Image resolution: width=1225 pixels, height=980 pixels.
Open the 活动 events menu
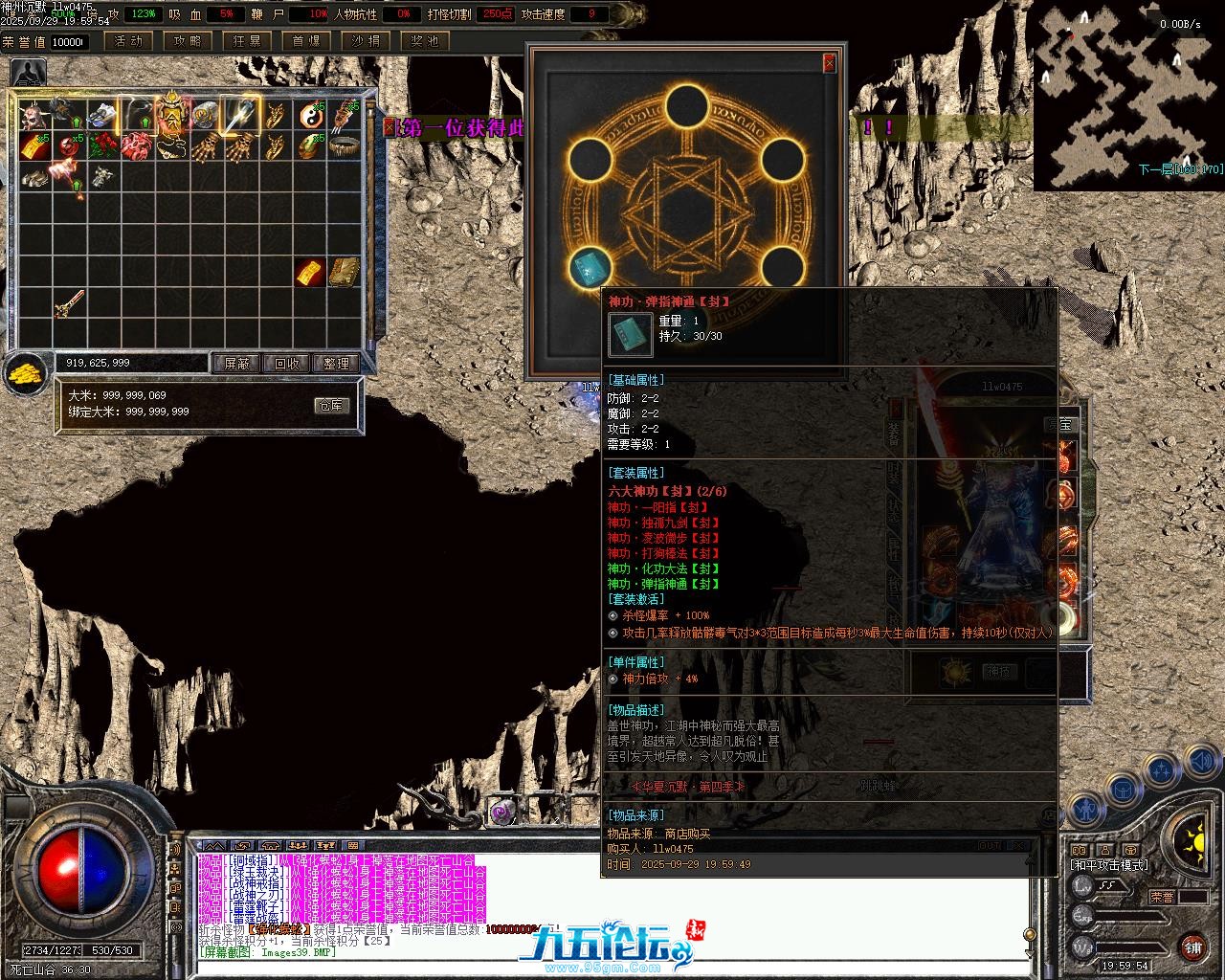128,41
